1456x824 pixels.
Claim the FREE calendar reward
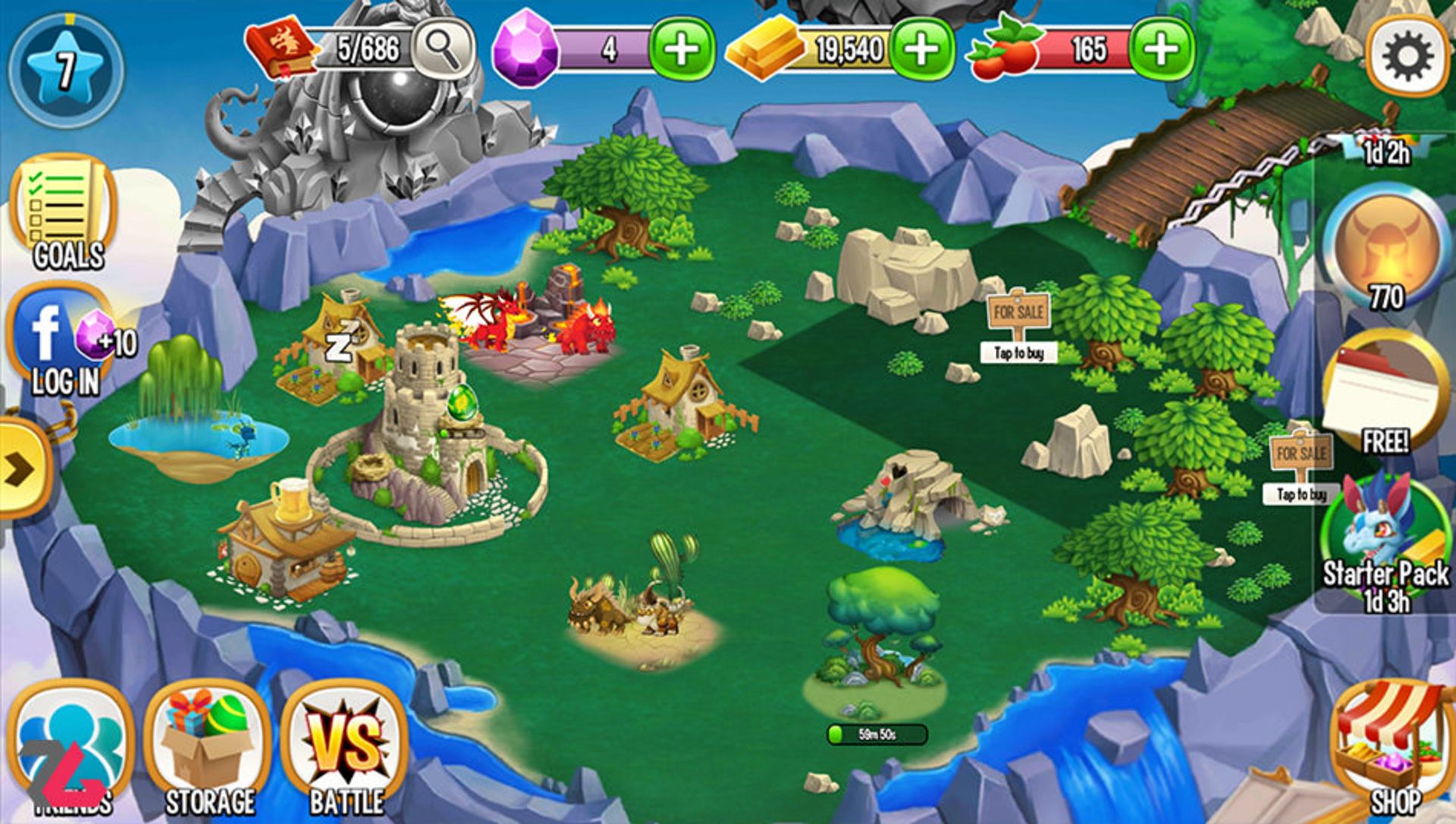pos(1384,394)
